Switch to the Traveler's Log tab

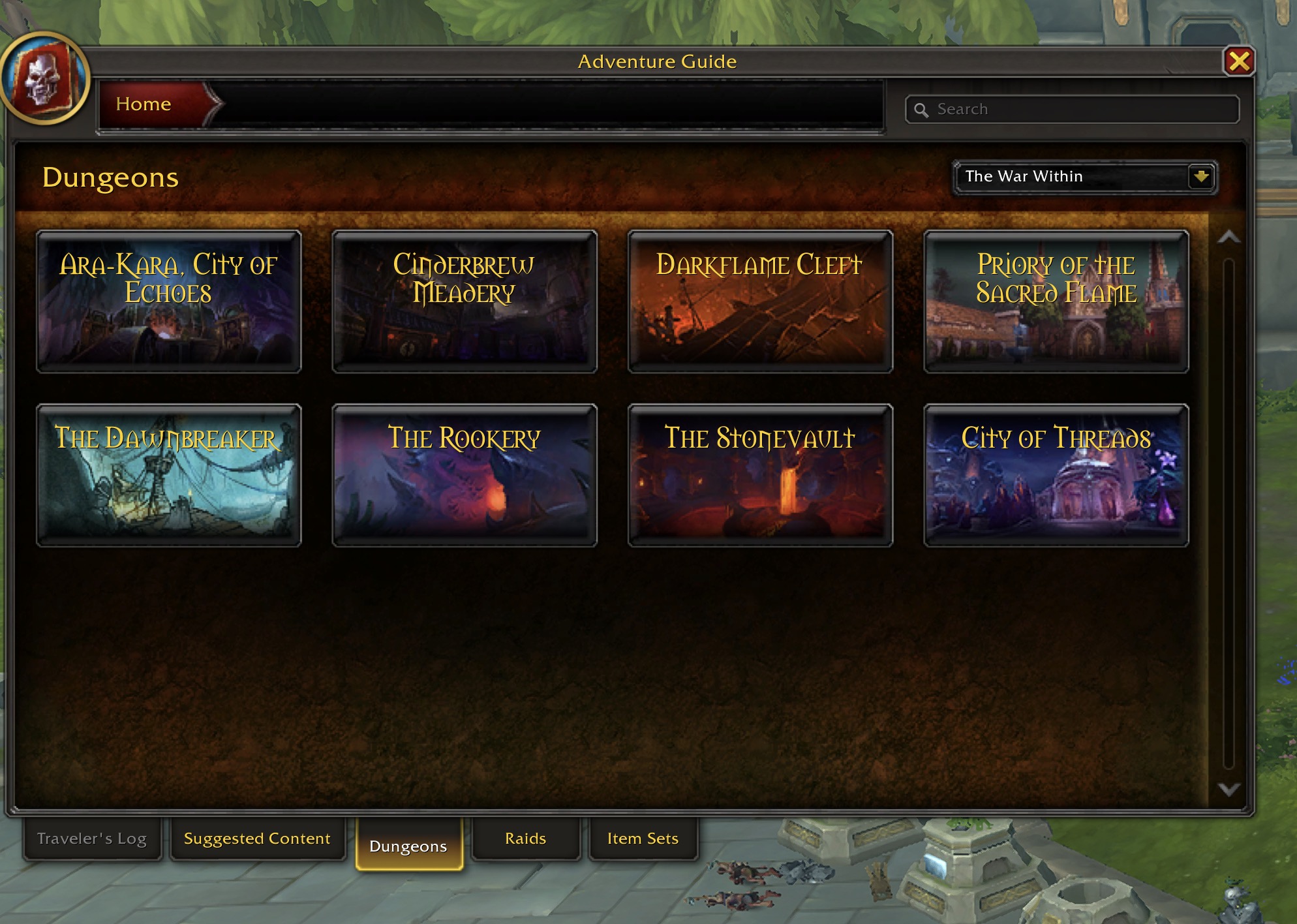[92, 839]
